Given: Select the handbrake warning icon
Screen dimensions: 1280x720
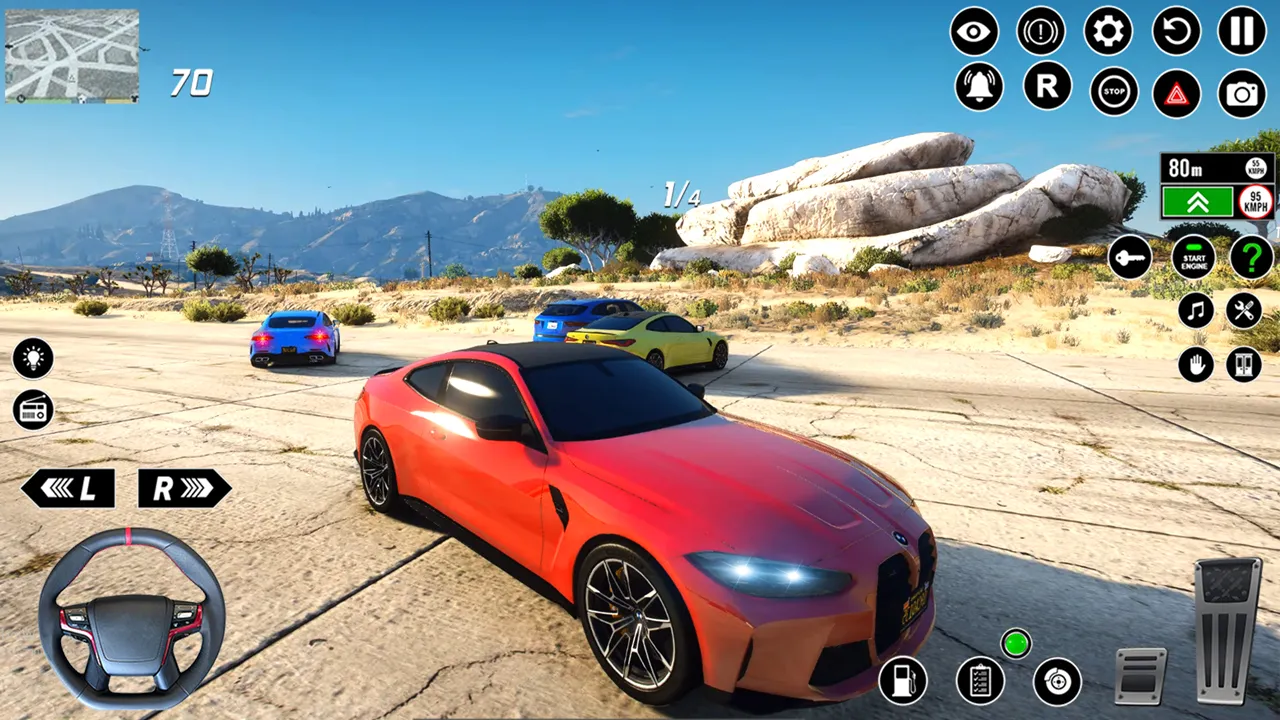Looking at the screenshot, I should (x=1040, y=33).
